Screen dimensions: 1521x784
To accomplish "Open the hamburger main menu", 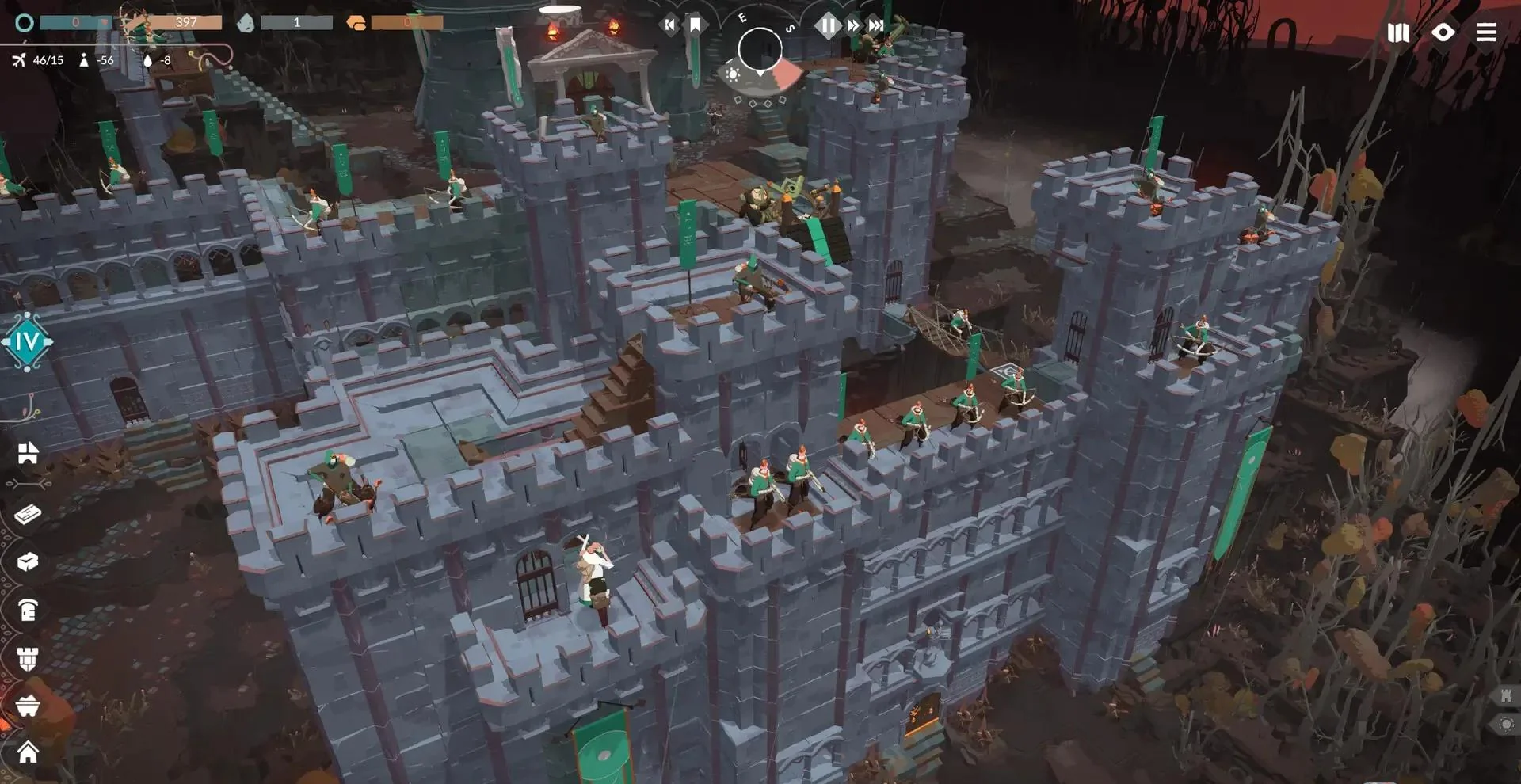I will [x=1486, y=32].
